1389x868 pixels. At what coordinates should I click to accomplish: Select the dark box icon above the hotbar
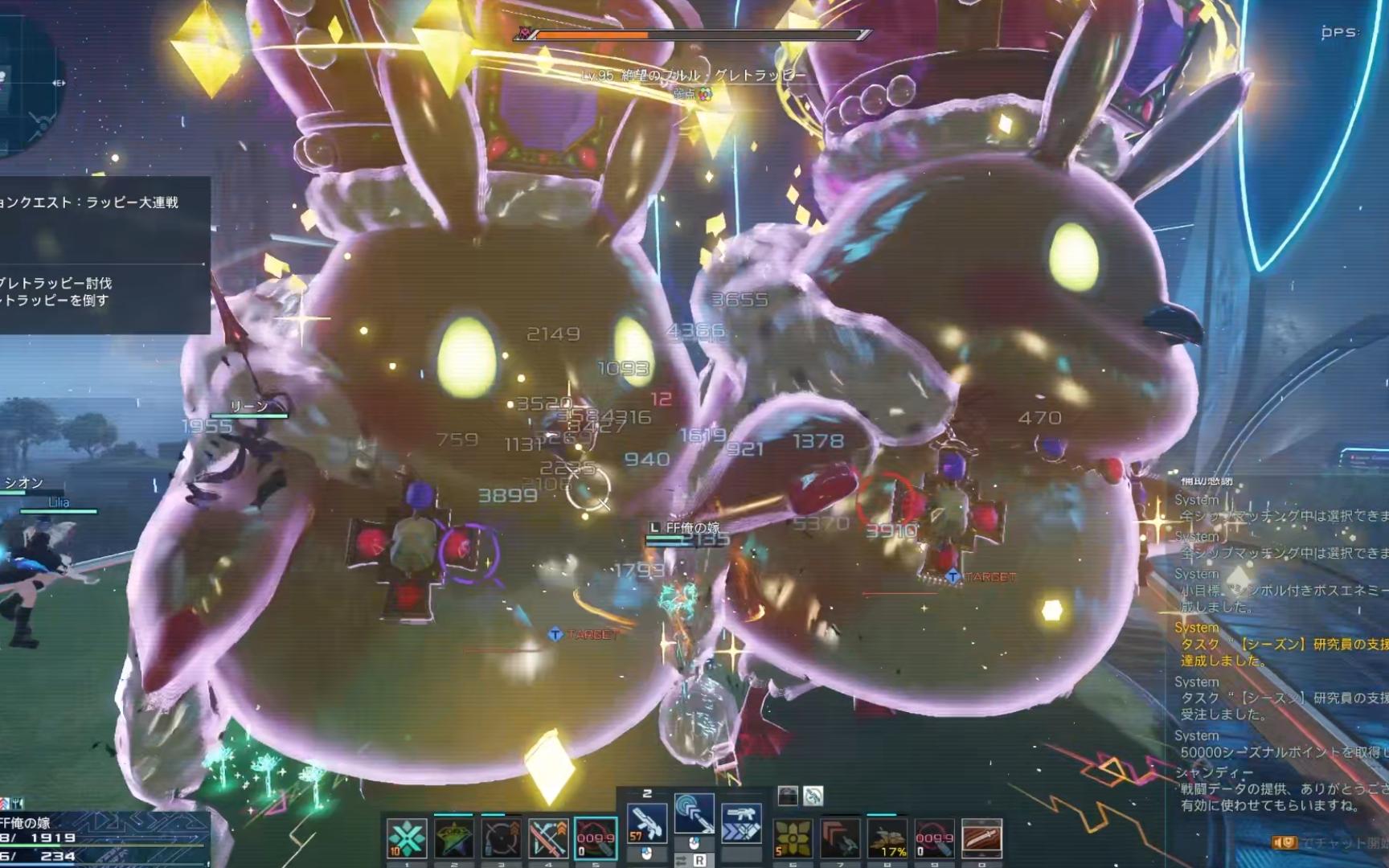789,796
